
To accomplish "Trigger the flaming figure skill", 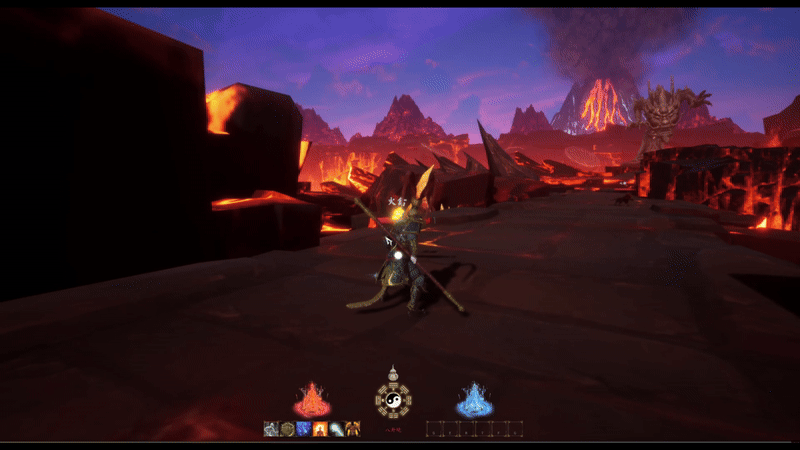I will point(320,429).
